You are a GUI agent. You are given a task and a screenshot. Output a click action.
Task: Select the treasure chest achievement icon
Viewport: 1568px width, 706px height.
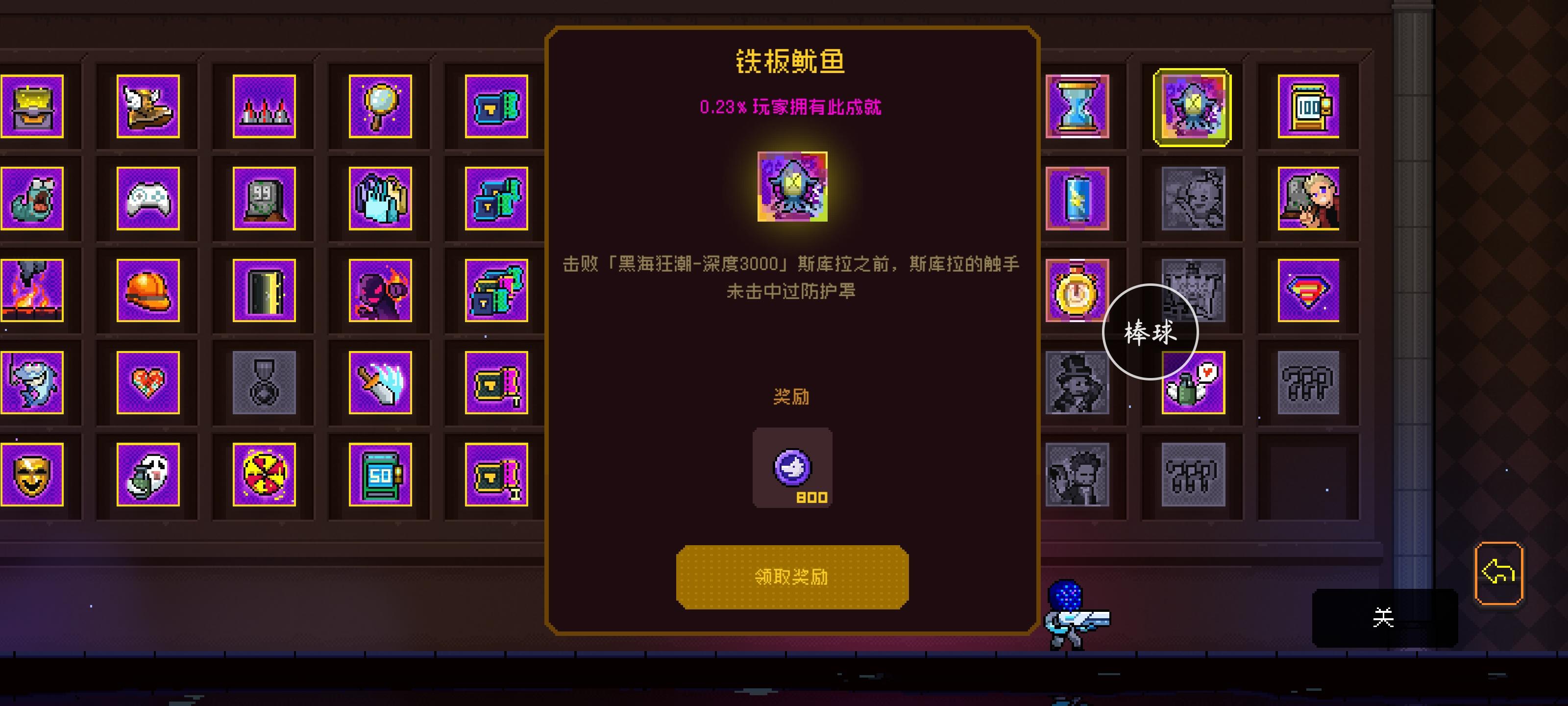[x=32, y=106]
